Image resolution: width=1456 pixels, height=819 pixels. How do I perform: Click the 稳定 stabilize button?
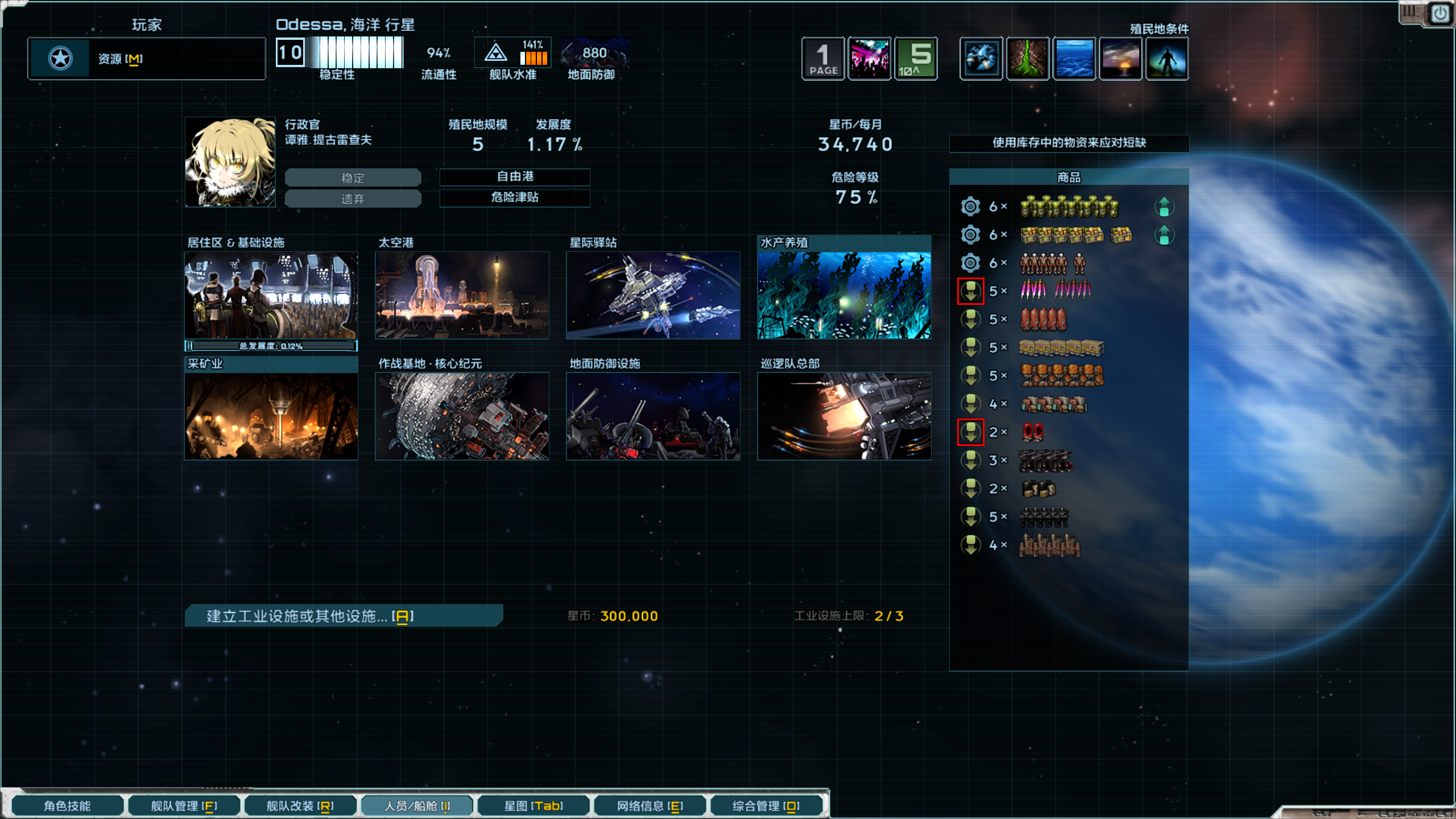coord(353,178)
